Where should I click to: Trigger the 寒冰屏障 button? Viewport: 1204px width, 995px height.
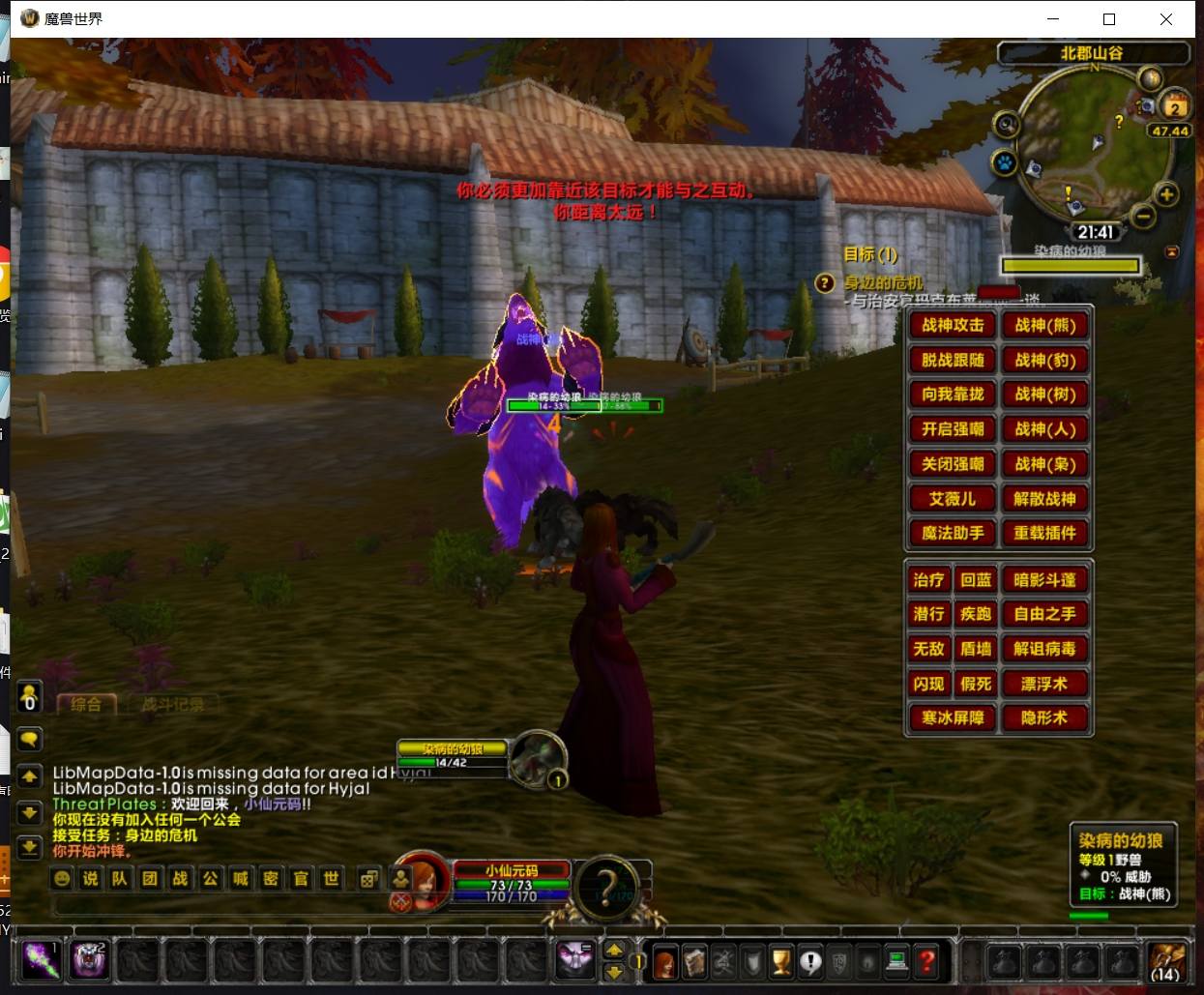(x=953, y=718)
